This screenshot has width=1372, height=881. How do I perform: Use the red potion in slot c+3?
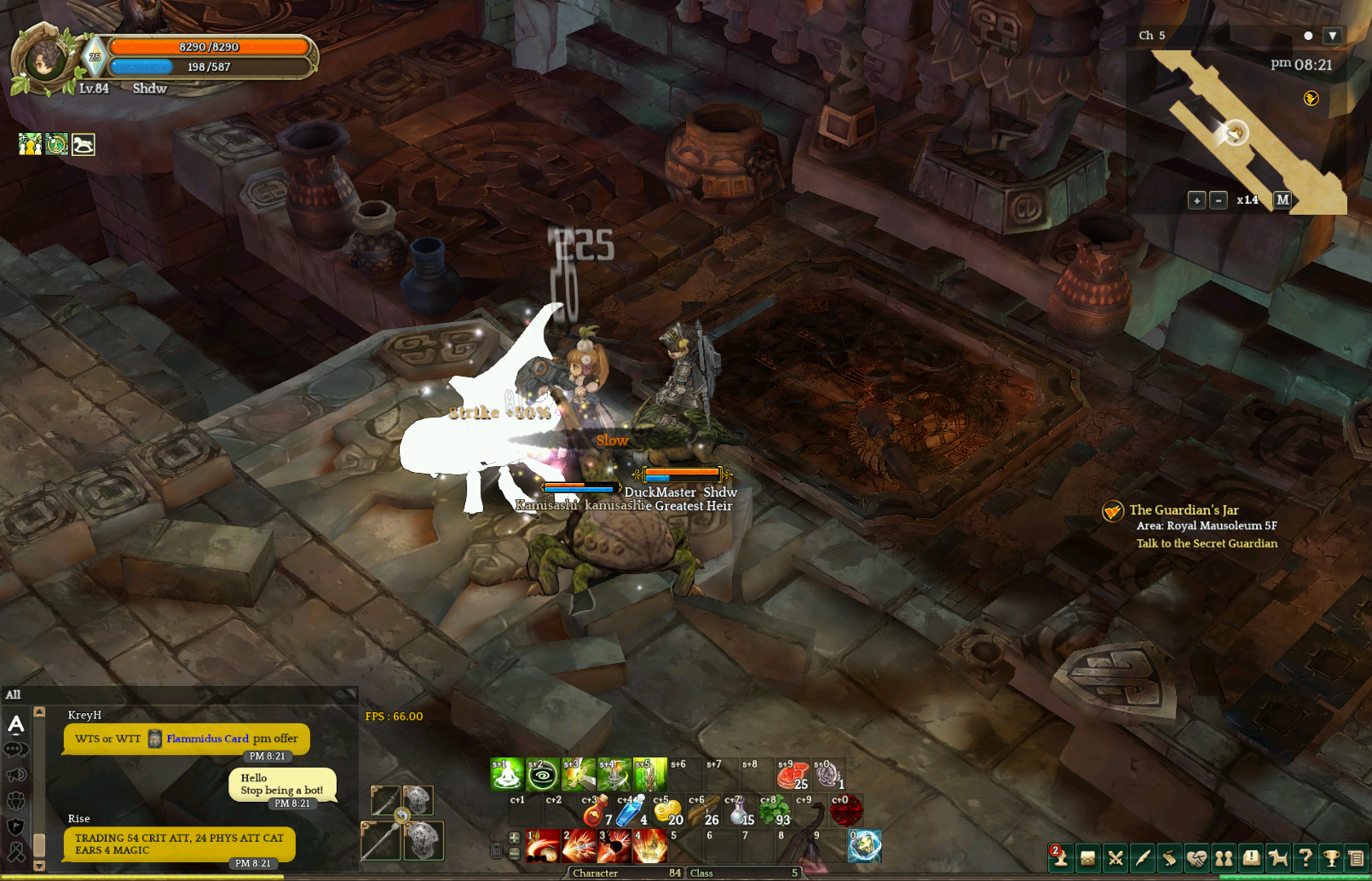596,811
